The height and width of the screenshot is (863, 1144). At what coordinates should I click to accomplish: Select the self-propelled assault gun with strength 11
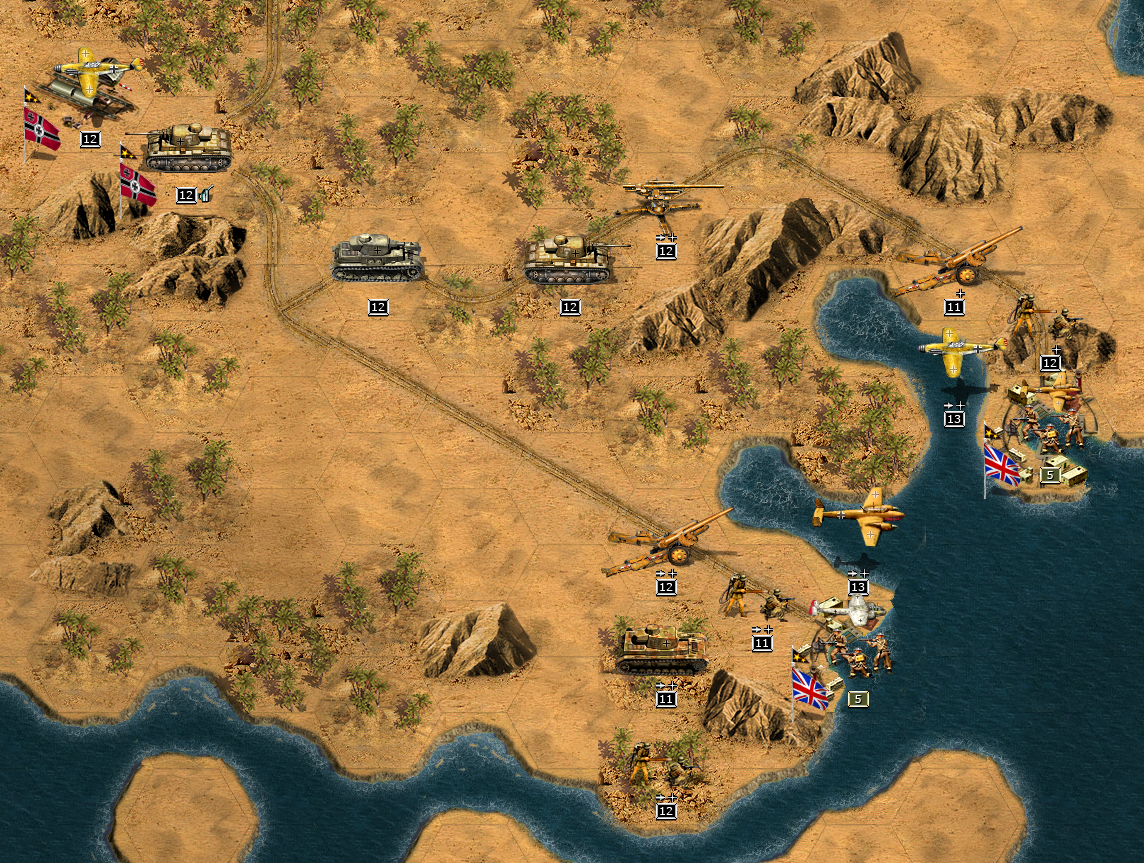(x=663, y=650)
